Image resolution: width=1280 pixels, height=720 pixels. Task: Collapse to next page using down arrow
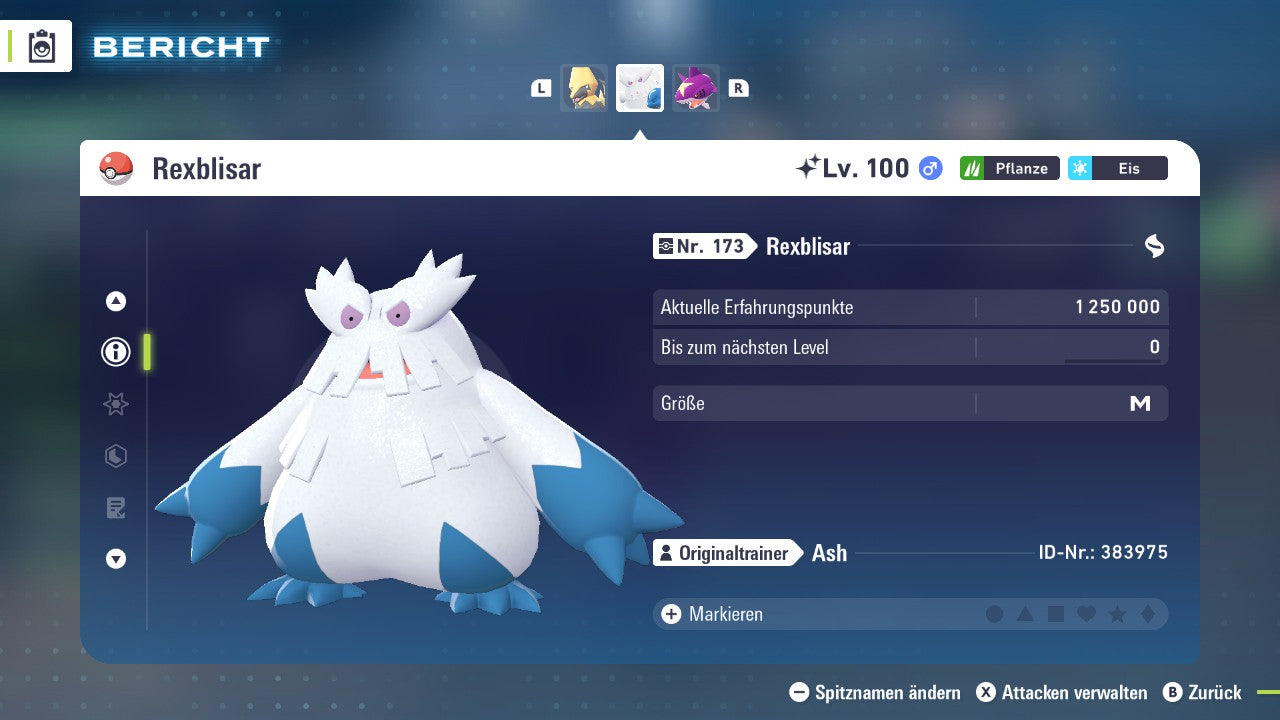(115, 559)
